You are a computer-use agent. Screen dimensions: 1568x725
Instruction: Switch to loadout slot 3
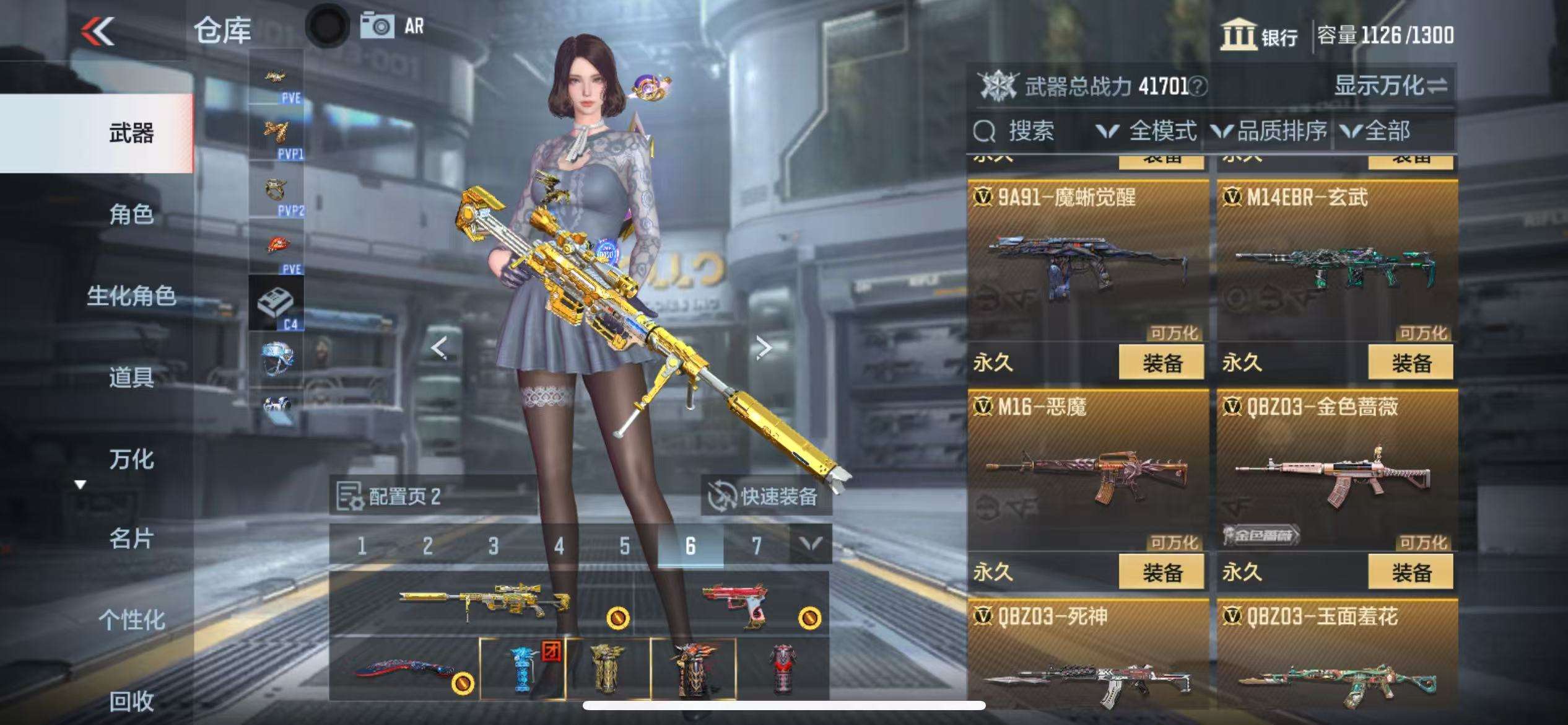coord(493,546)
